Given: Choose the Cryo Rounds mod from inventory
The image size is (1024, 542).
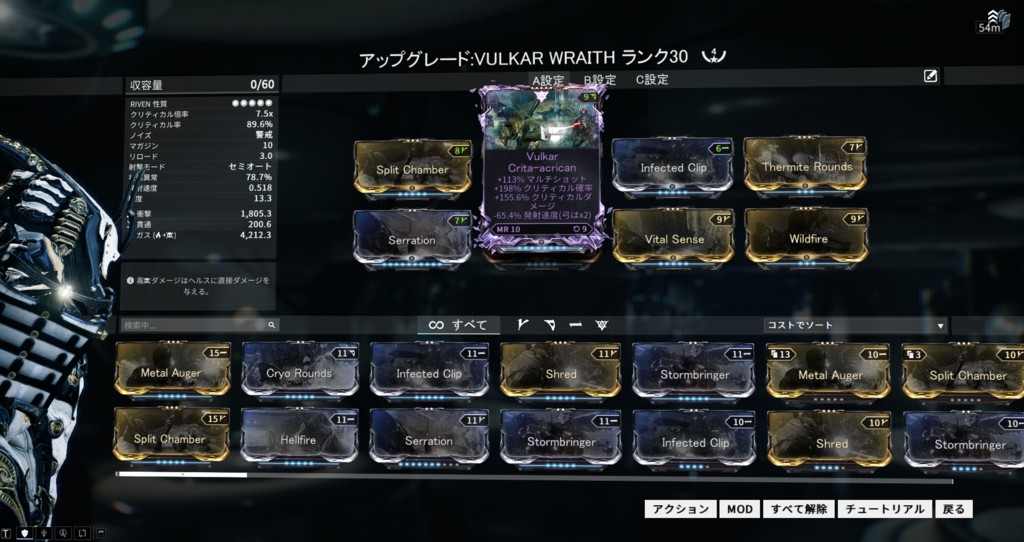Looking at the screenshot, I should point(300,372).
